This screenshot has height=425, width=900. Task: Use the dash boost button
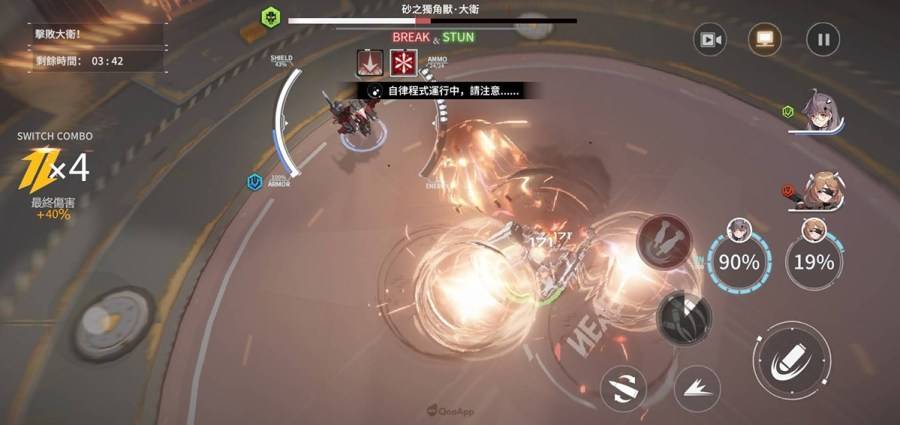point(697,386)
